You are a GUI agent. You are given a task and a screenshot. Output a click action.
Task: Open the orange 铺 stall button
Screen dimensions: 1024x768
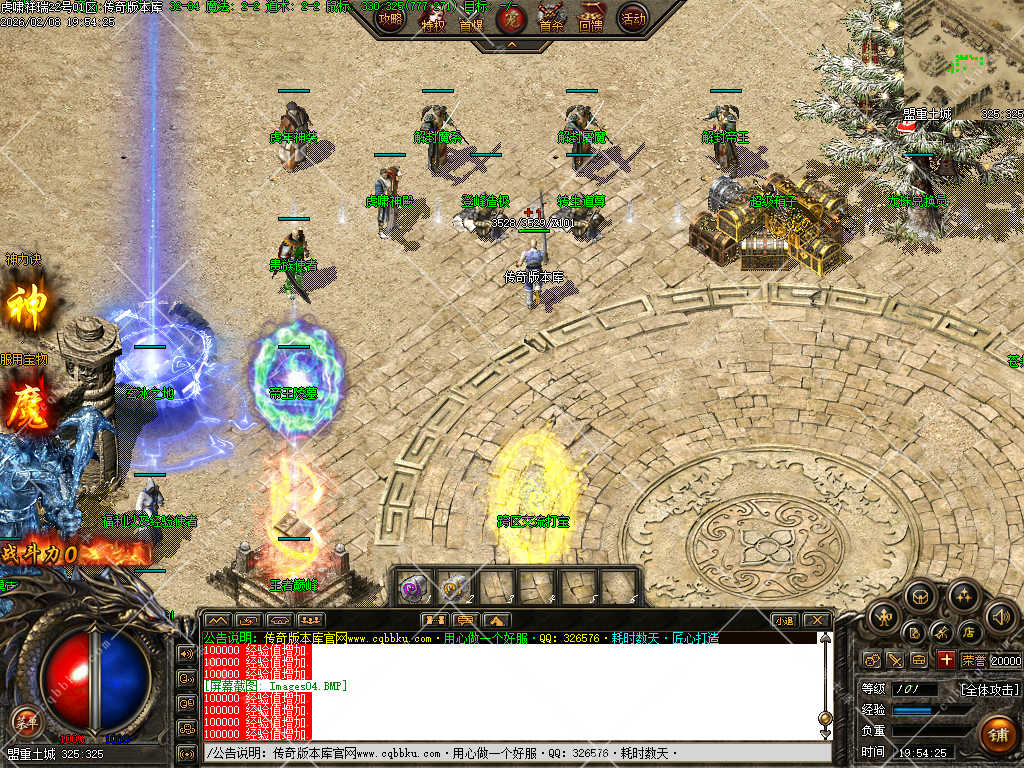[x=996, y=733]
